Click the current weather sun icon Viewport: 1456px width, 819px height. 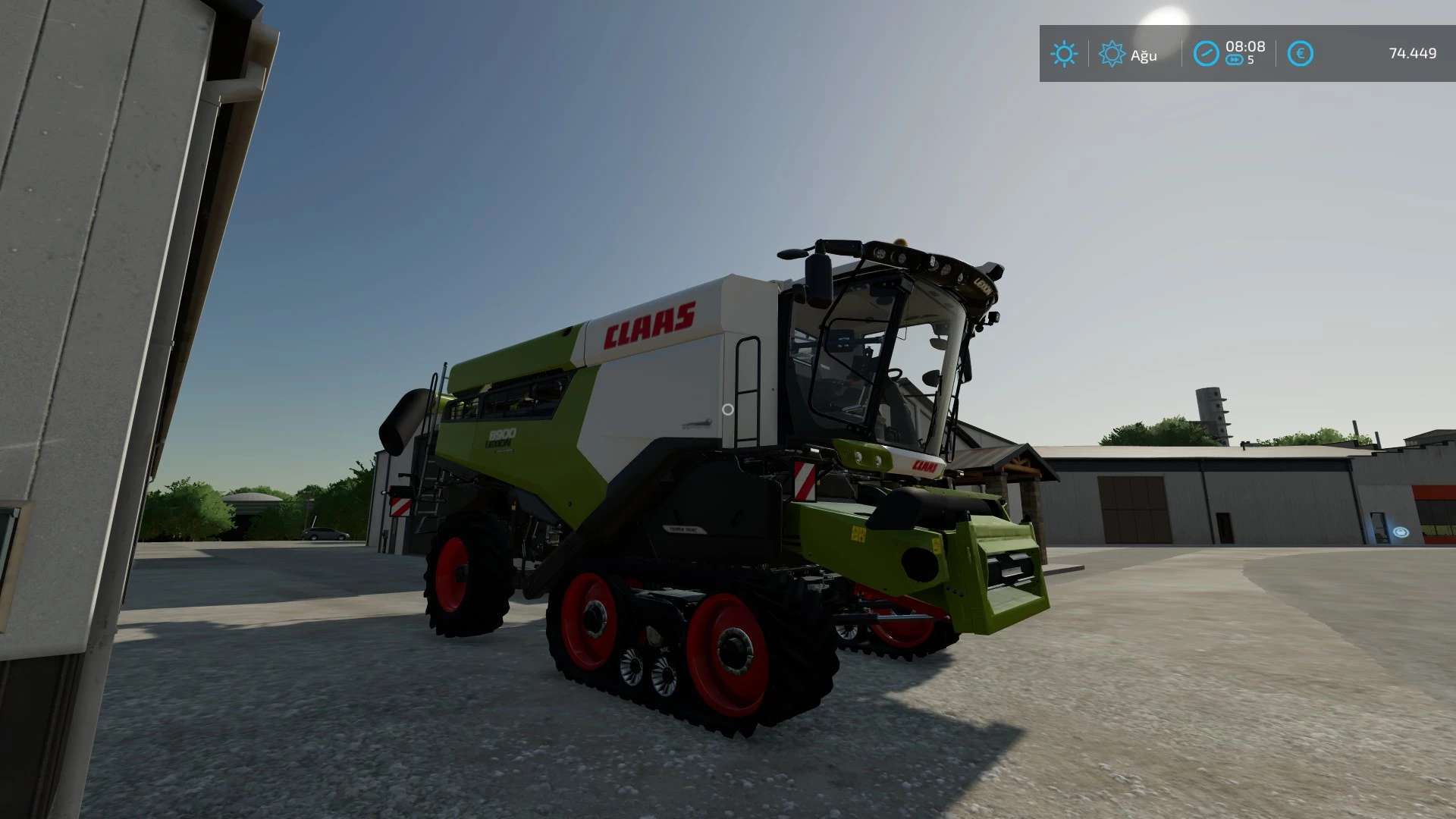tap(1065, 54)
